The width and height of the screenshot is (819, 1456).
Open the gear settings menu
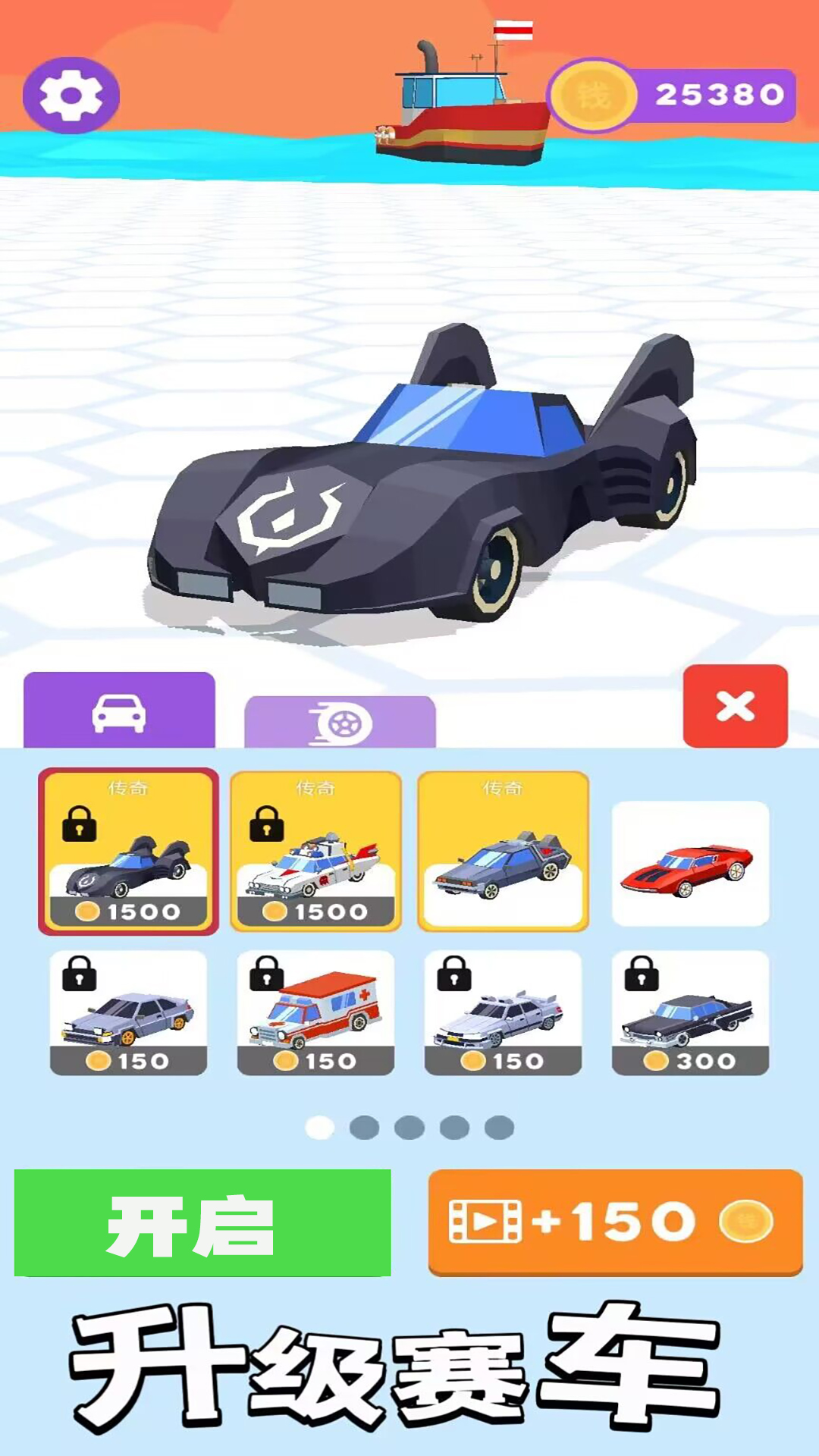(71, 96)
